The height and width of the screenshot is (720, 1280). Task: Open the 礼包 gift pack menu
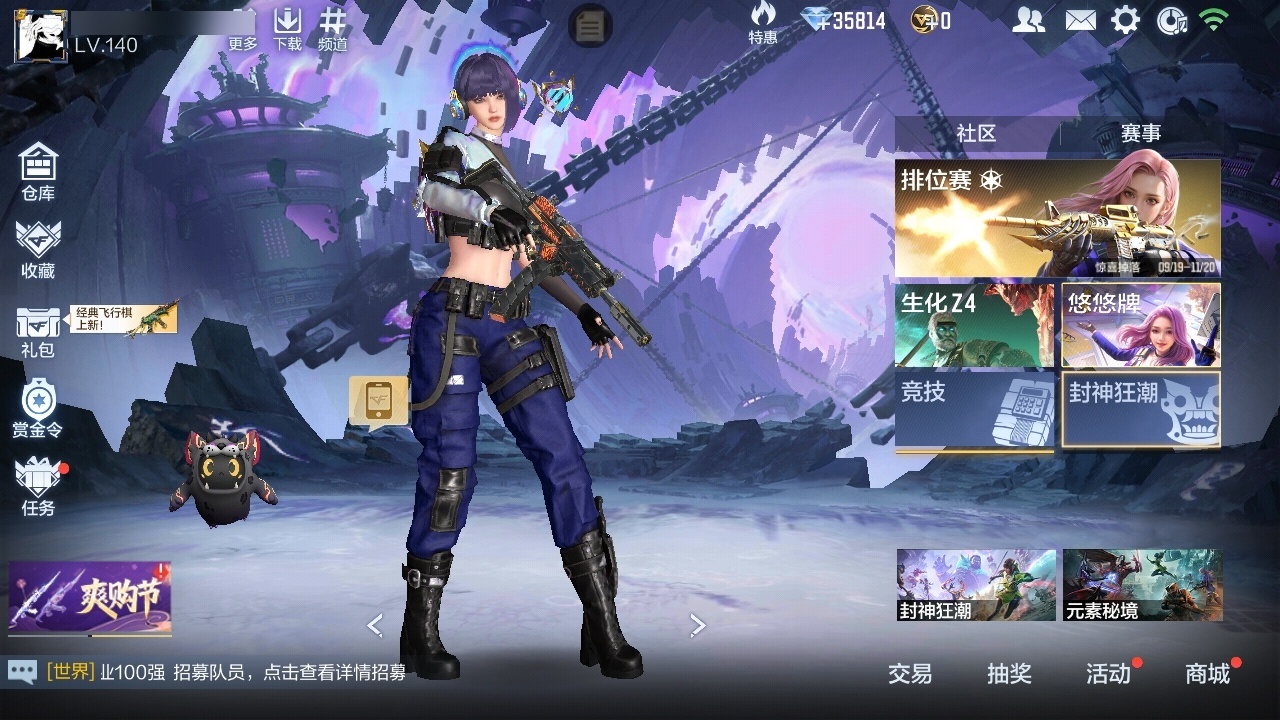point(38,331)
